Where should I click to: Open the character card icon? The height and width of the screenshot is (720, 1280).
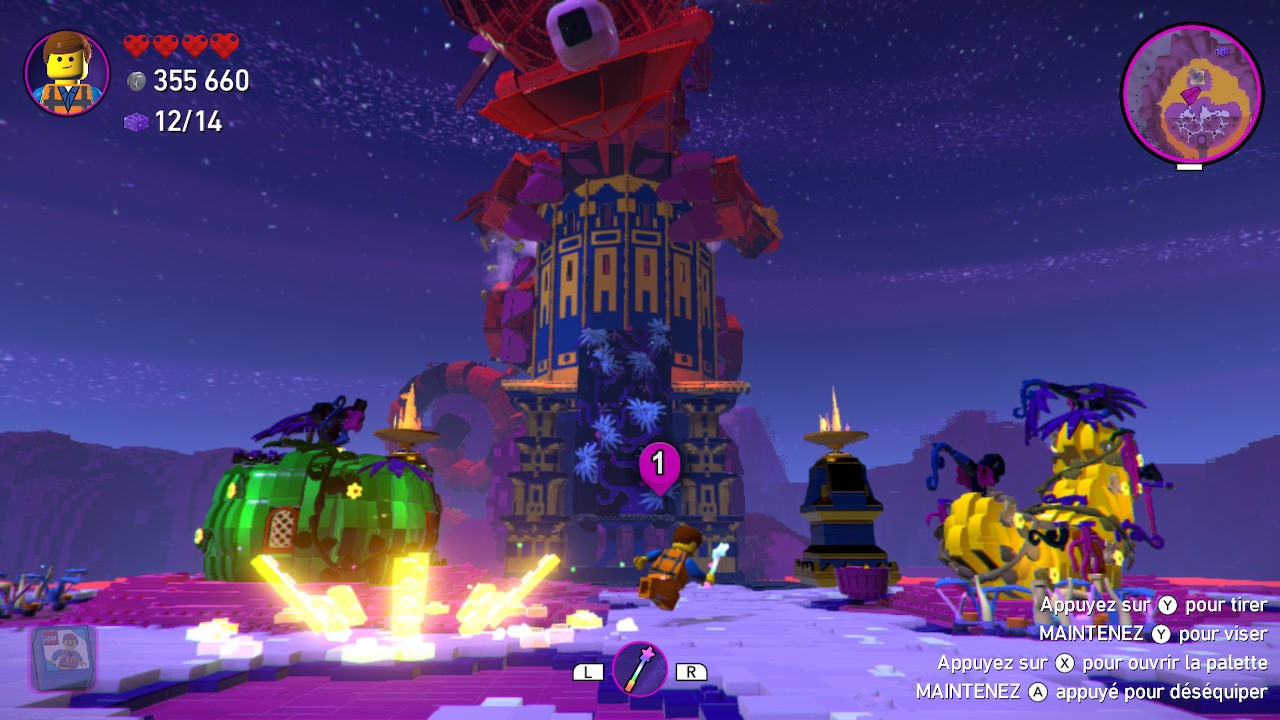point(62,657)
